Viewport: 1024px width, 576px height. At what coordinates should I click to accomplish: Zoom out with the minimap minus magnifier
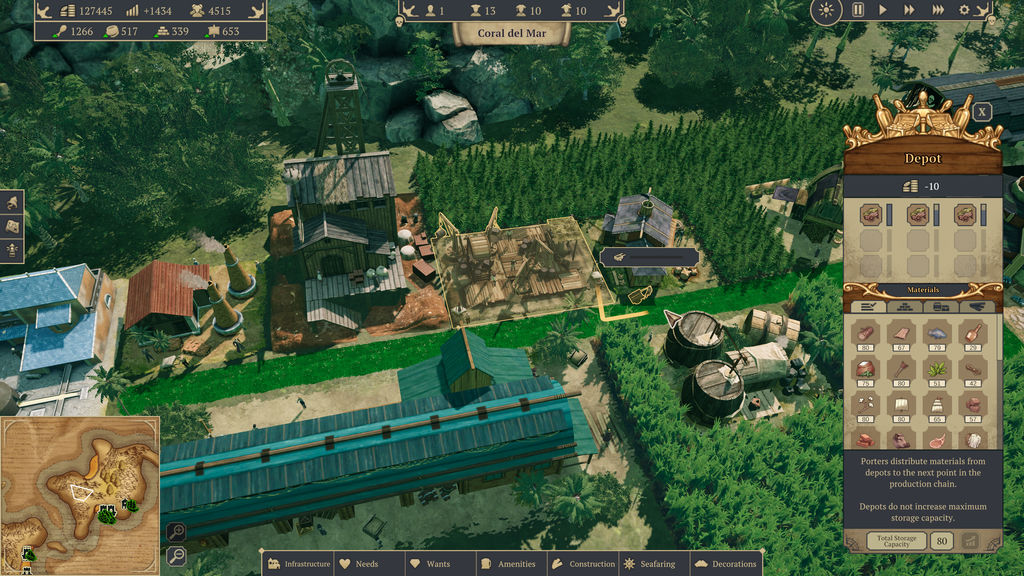pos(176,555)
